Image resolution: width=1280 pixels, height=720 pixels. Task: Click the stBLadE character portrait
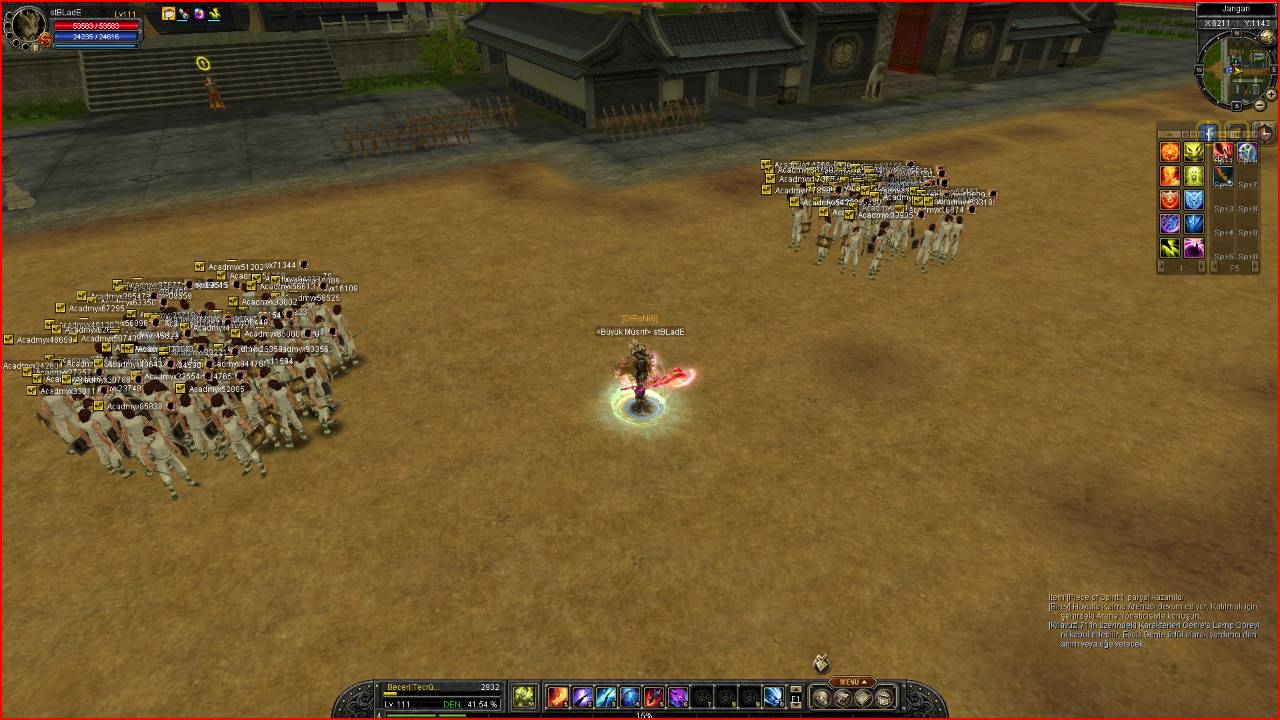(x=24, y=27)
